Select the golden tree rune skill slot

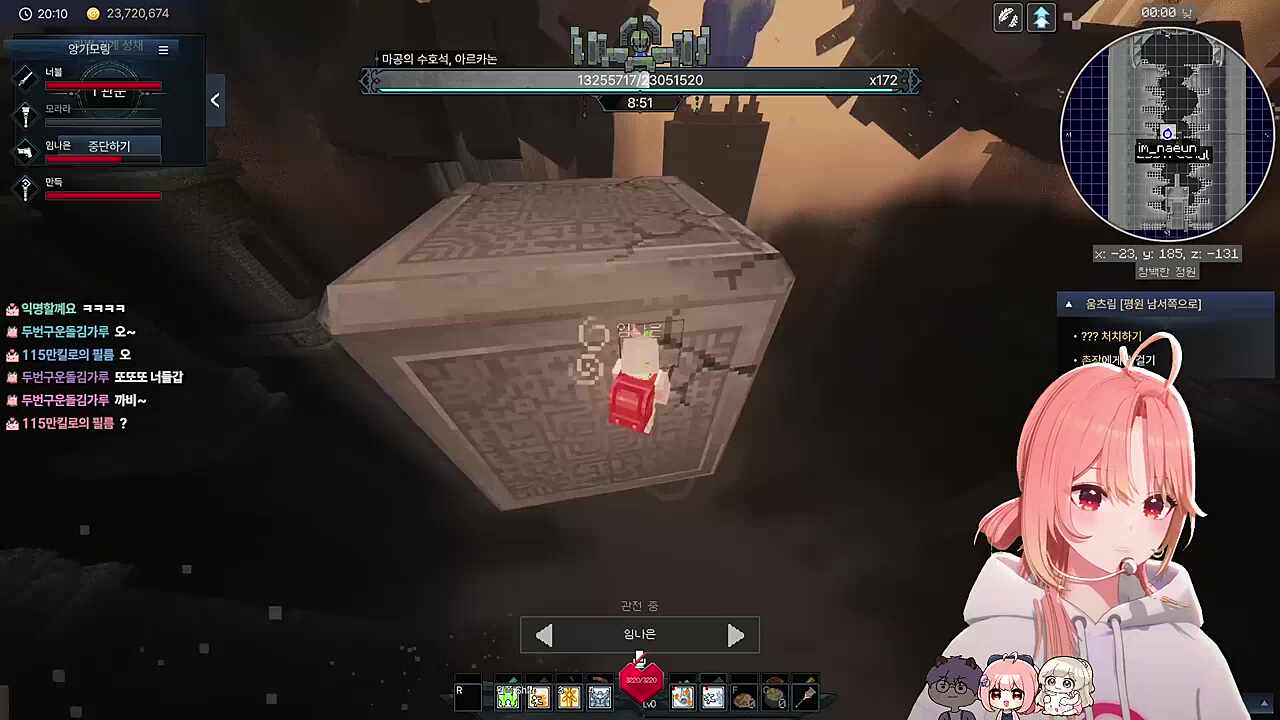point(569,697)
